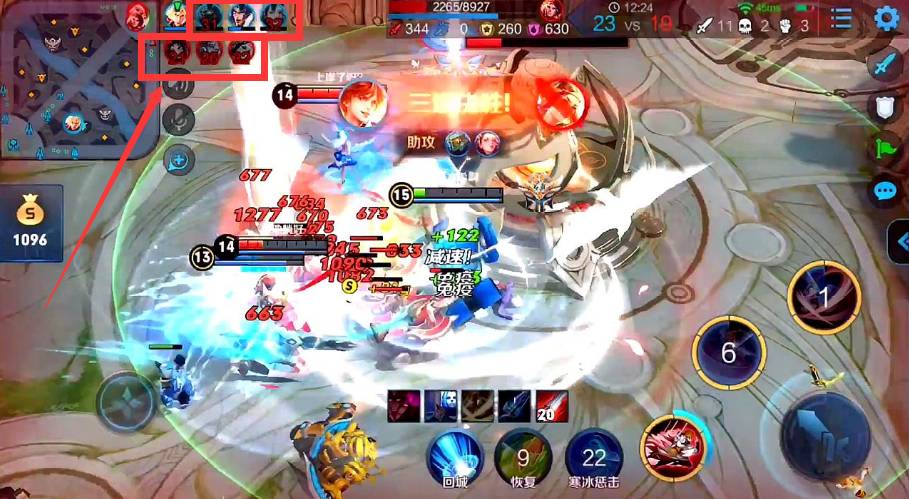This screenshot has width=909, height=499.
Task: Open the message plus bubble button
Action: [x=179, y=158]
